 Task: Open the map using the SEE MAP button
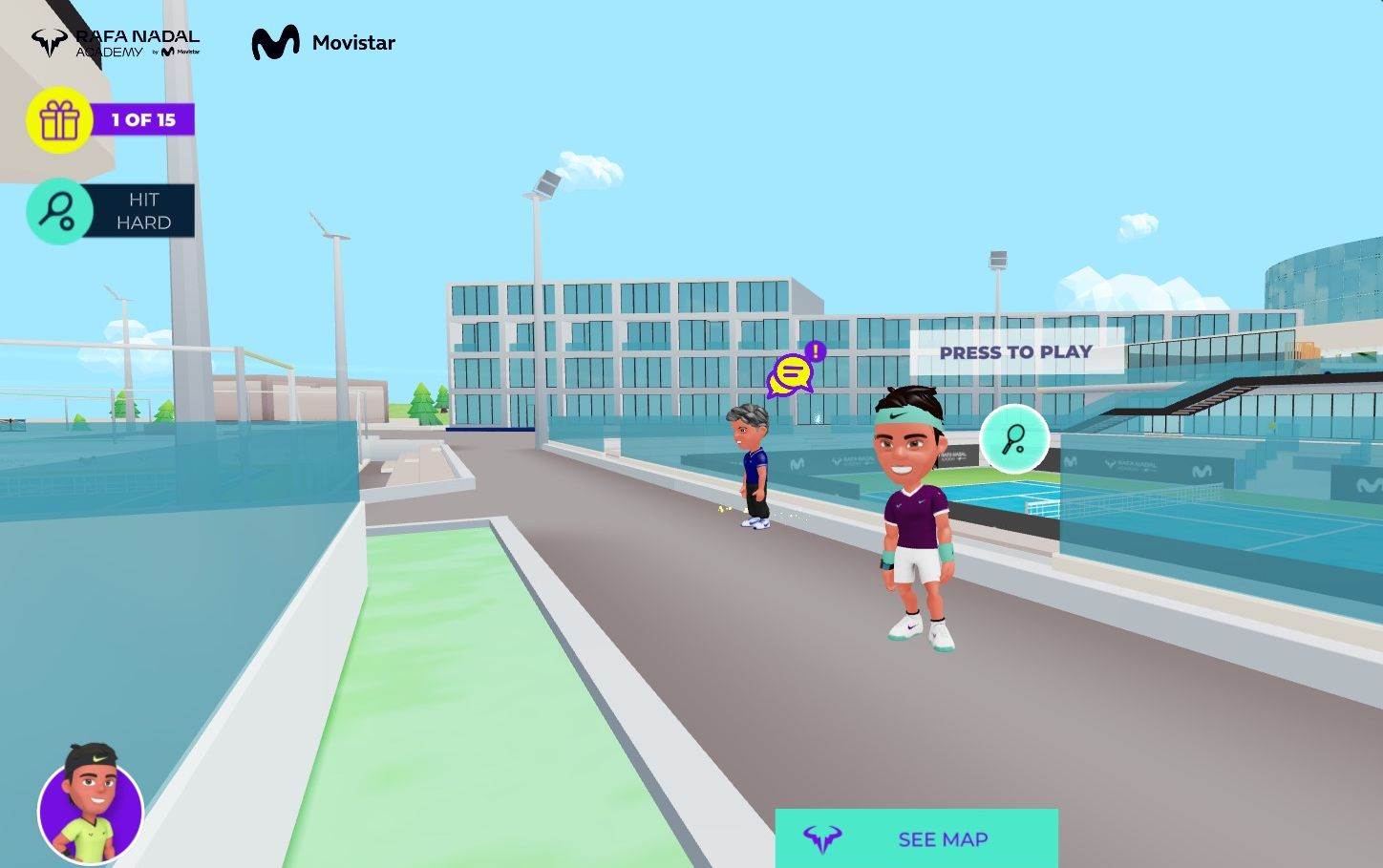coord(942,839)
